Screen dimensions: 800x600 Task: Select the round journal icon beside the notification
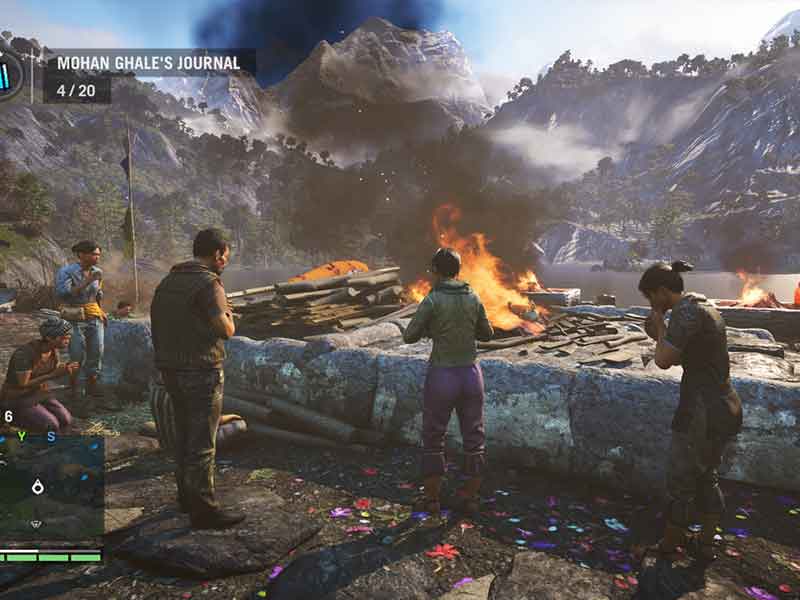[x=8, y=75]
